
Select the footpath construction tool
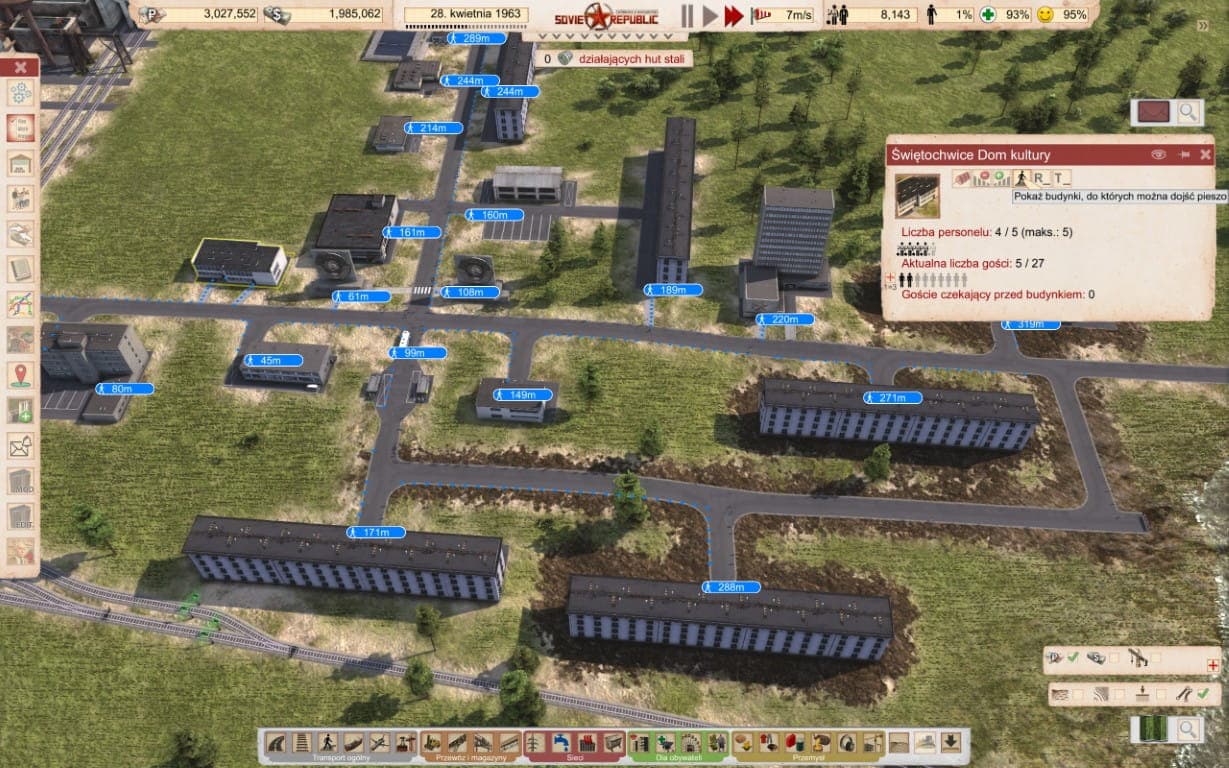point(327,743)
